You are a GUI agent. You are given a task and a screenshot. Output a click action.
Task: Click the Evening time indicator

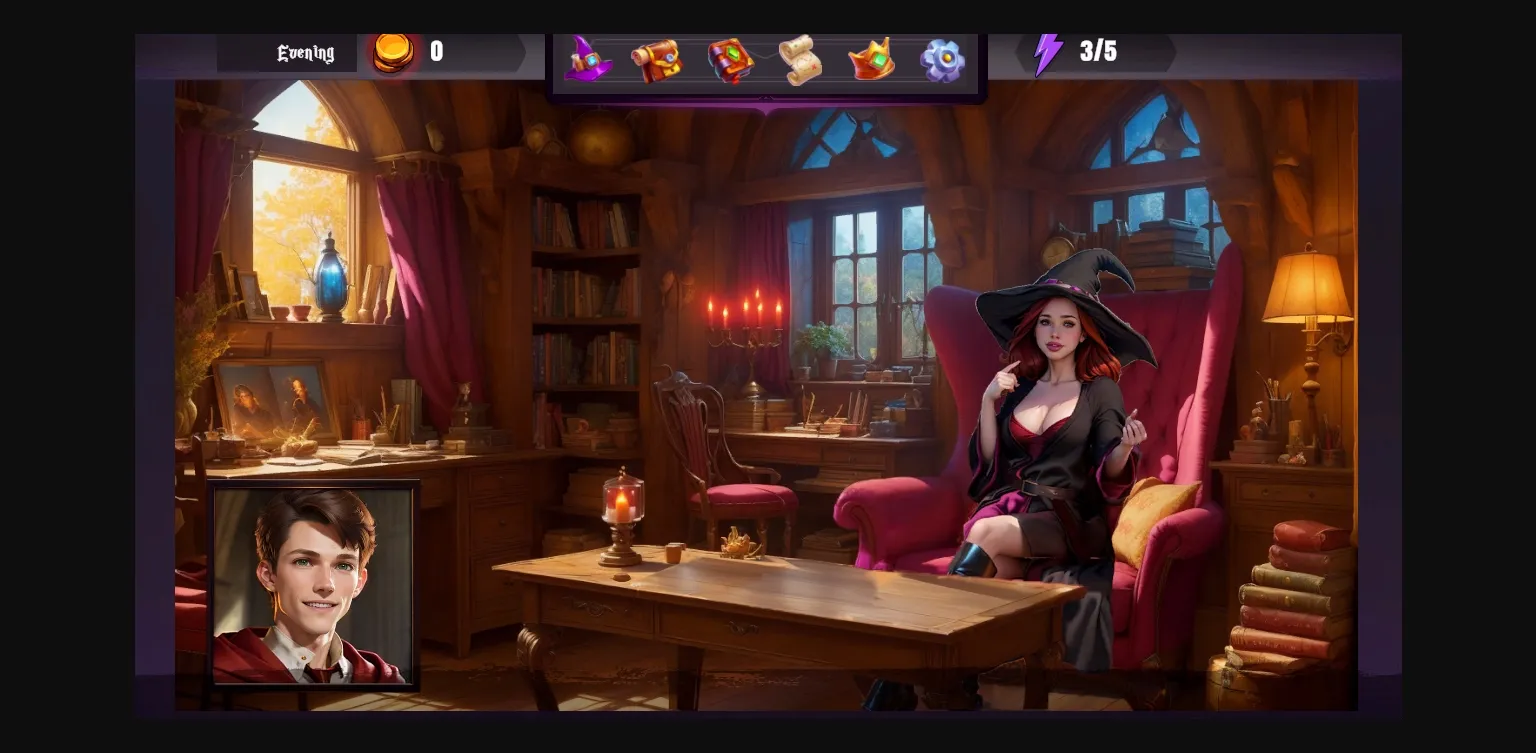pyautogui.click(x=303, y=52)
